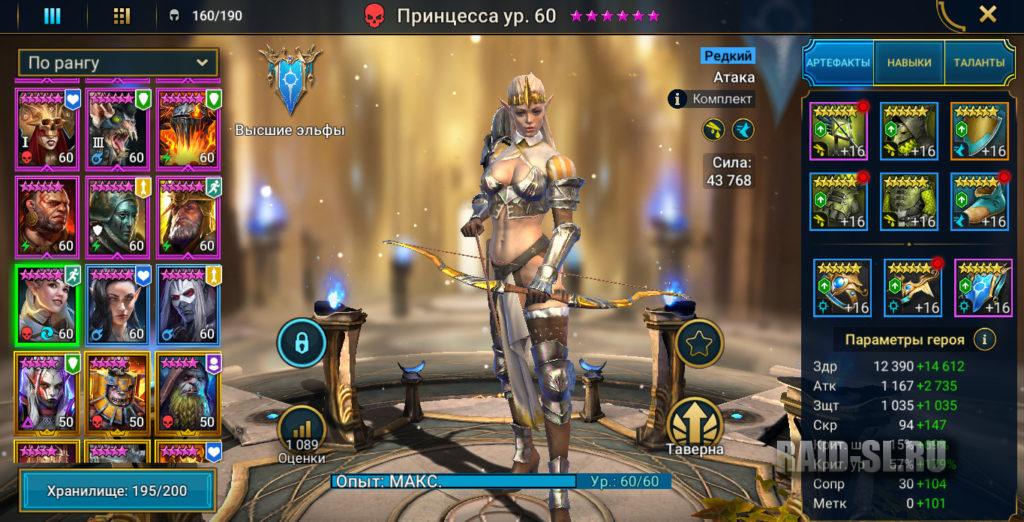Image resolution: width=1024 pixels, height=522 pixels.
Task: Switch to the Навыки tab
Action: pyautogui.click(x=908, y=62)
